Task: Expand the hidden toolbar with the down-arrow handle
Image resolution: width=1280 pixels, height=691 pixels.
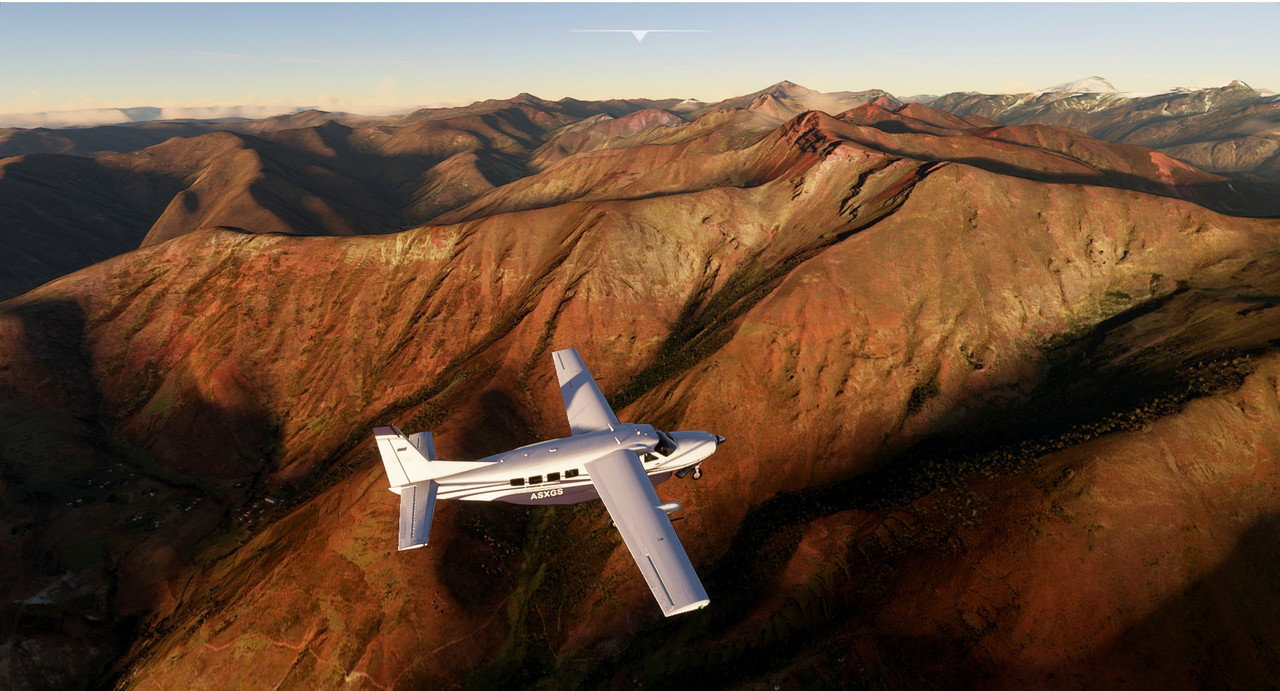Action: tap(639, 35)
